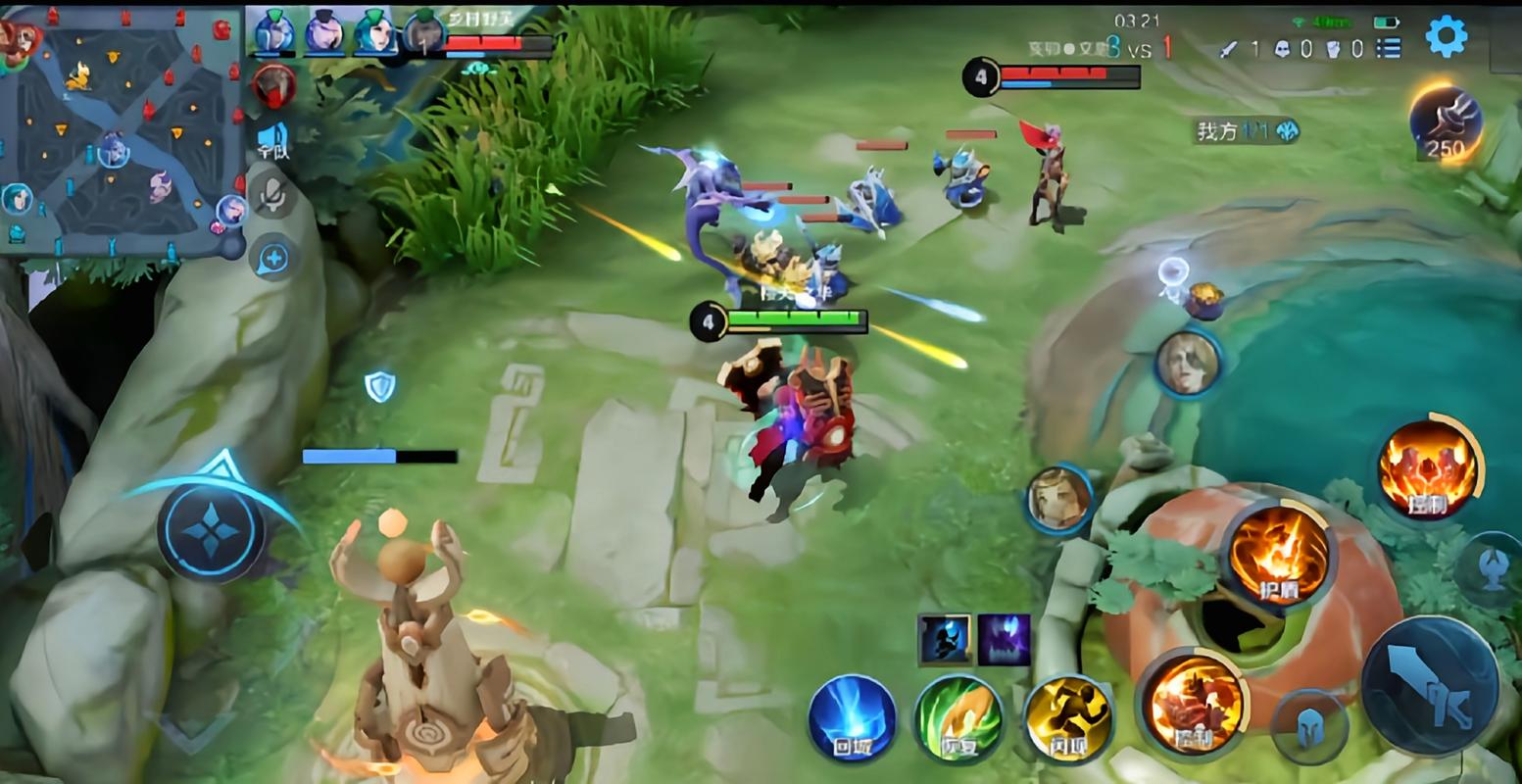
Task: Open the scoreboard list icon
Action: click(1388, 48)
